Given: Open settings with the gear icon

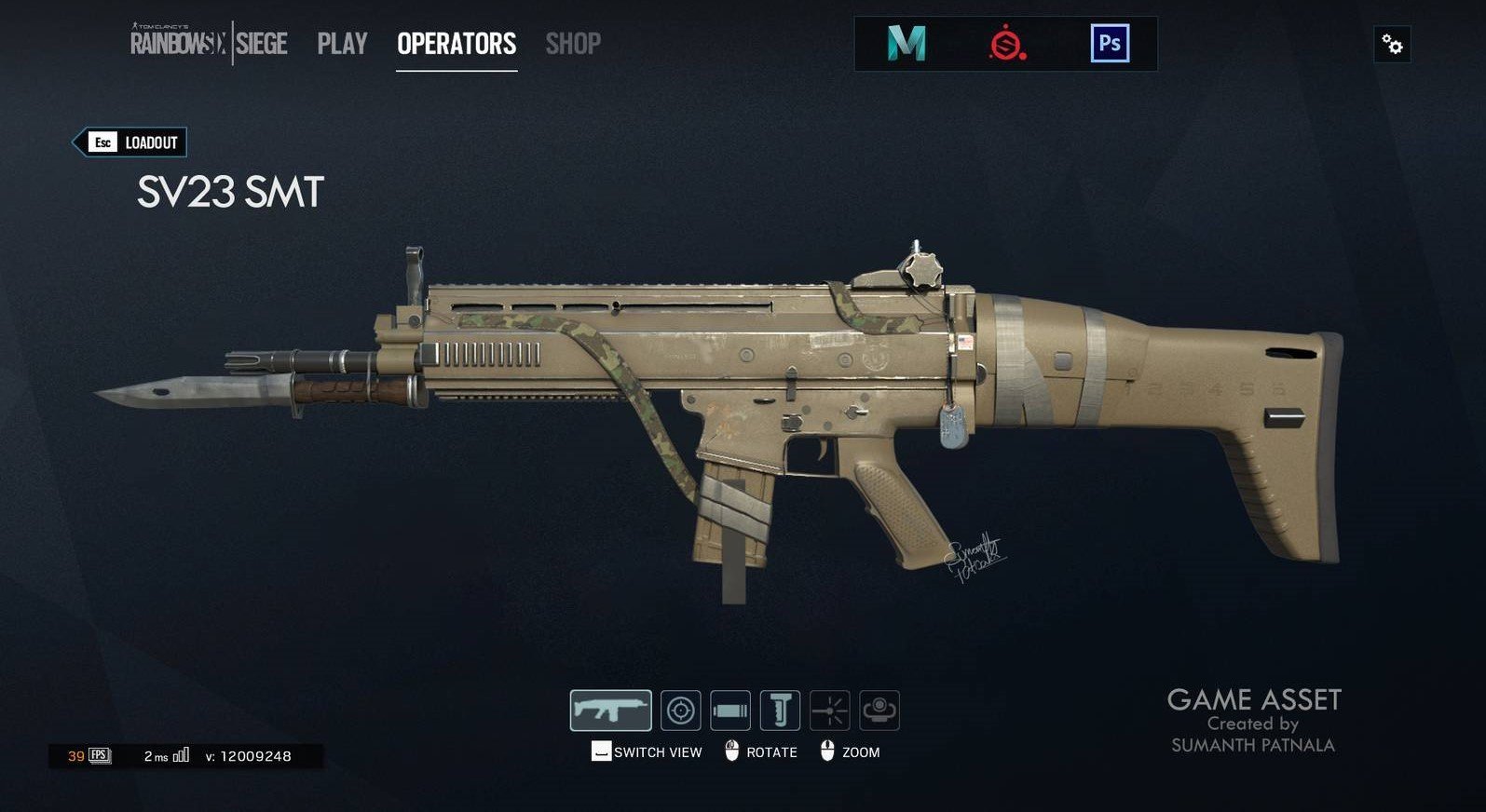Looking at the screenshot, I should (1392, 44).
